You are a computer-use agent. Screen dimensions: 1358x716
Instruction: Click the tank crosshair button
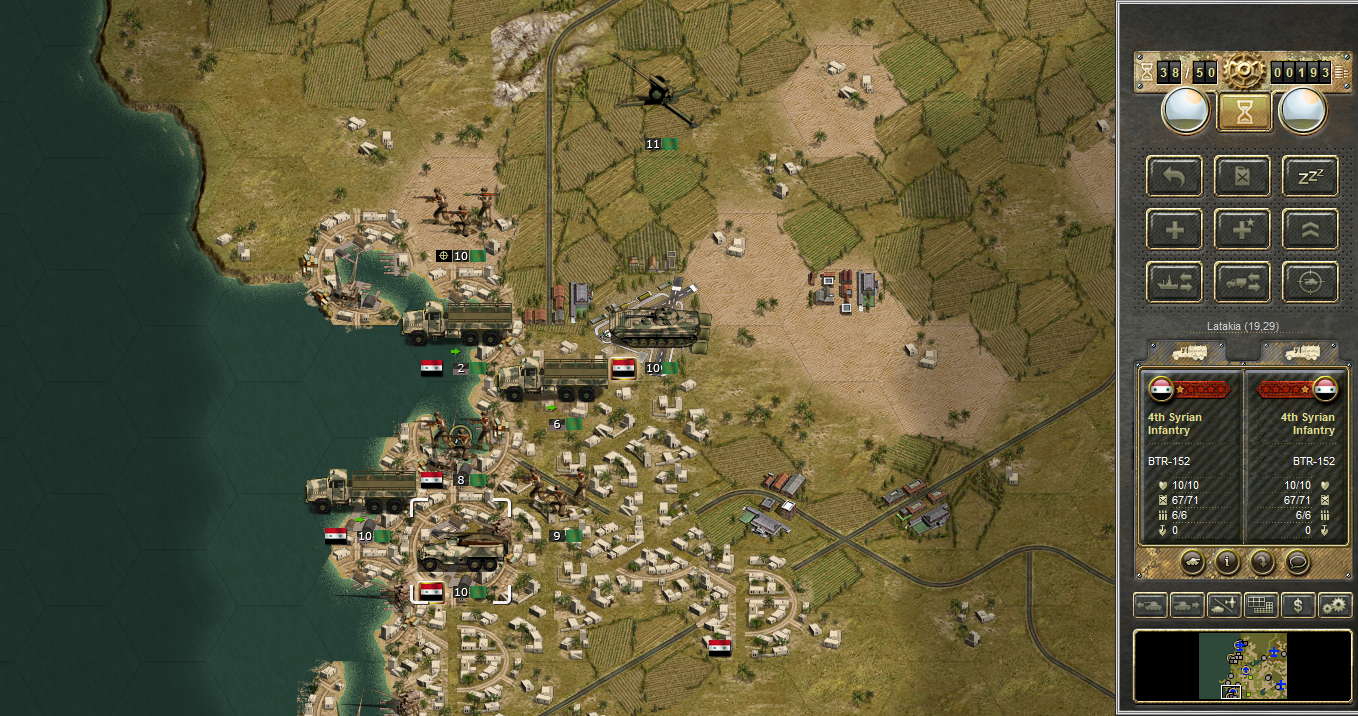point(1310,282)
